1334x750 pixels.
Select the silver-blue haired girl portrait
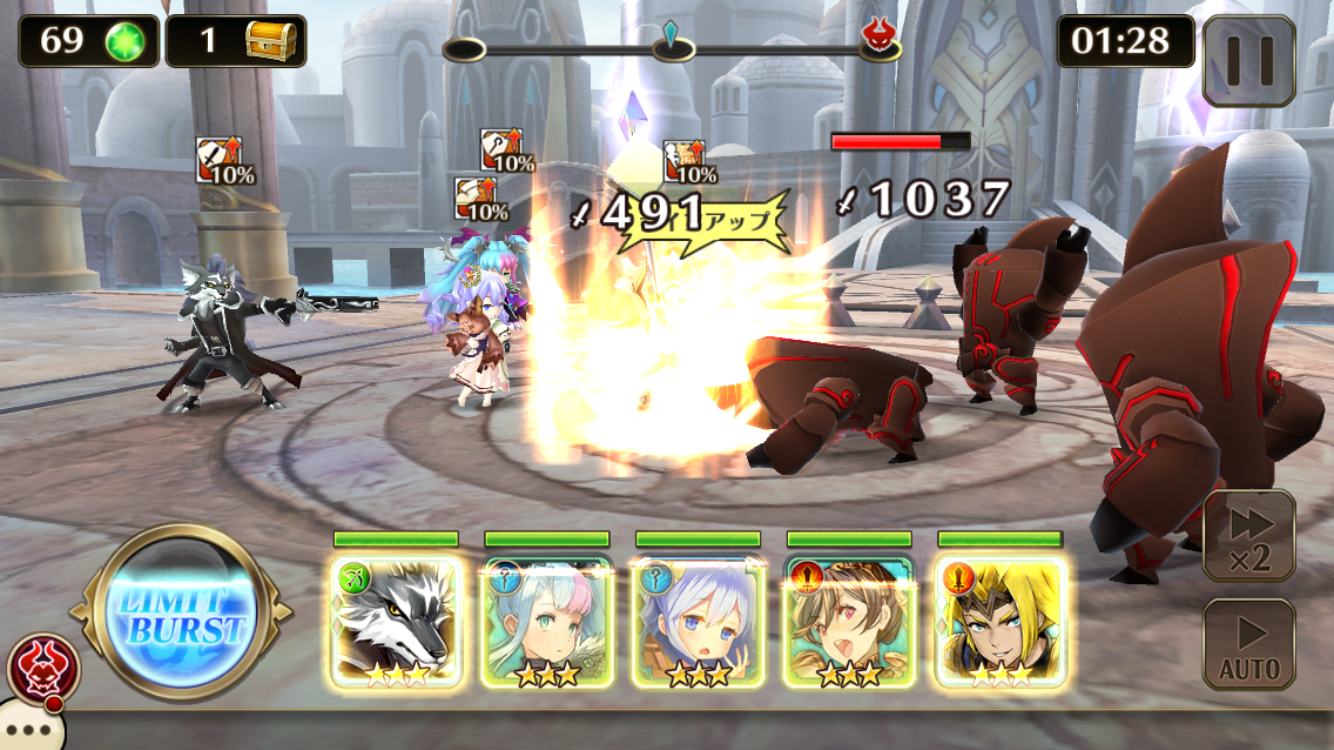[698, 622]
